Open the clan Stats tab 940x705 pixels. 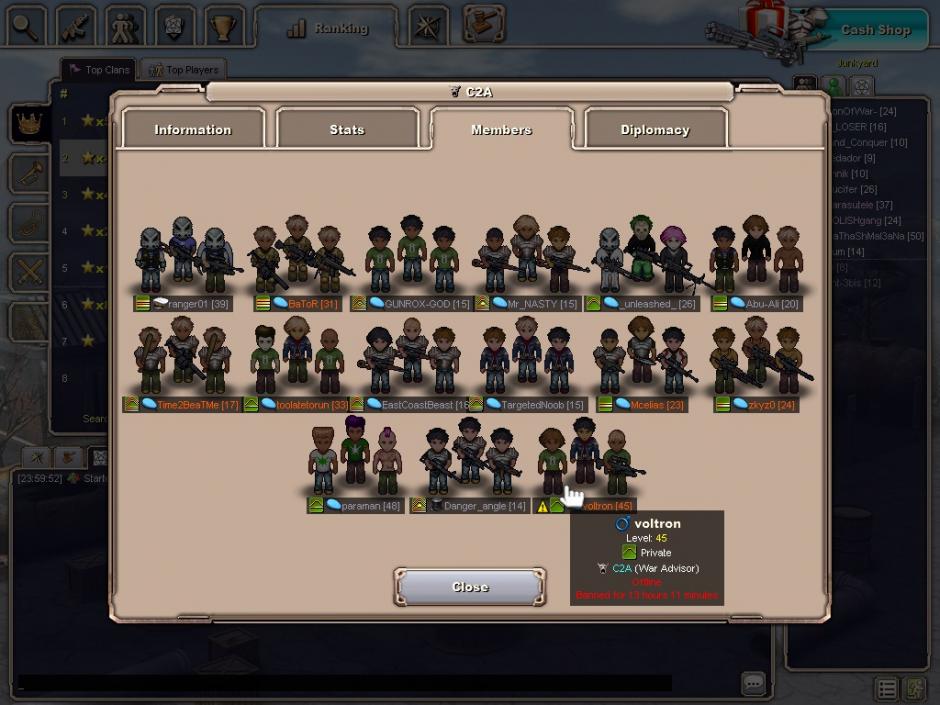point(347,130)
